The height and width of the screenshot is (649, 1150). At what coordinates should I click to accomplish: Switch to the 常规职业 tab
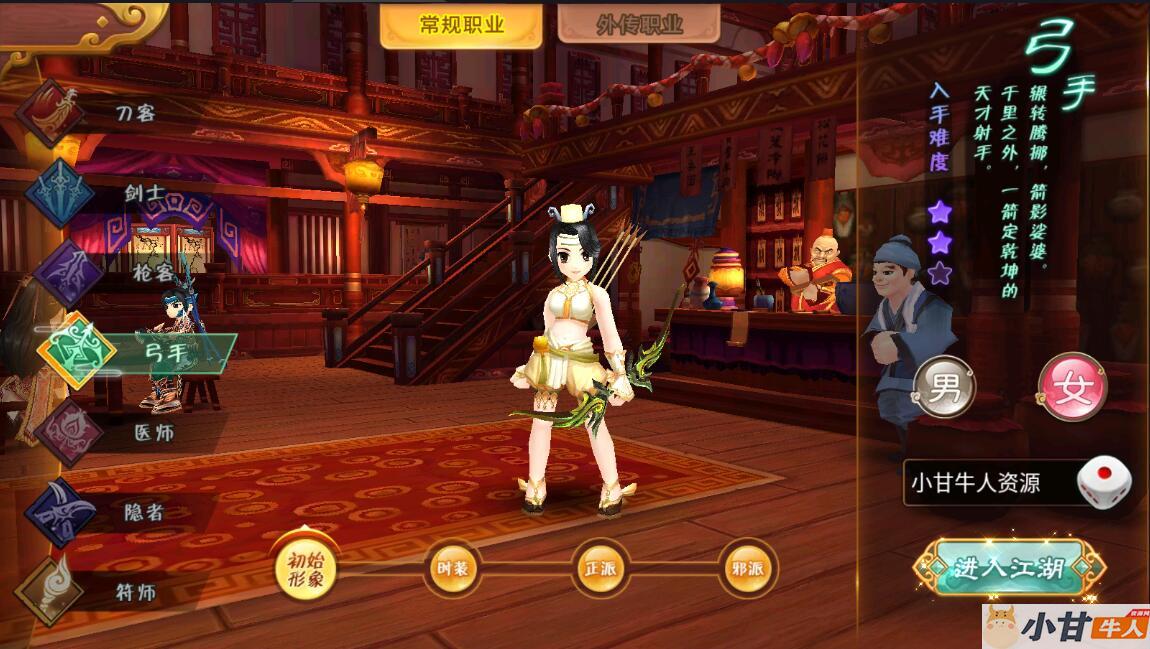coord(461,25)
